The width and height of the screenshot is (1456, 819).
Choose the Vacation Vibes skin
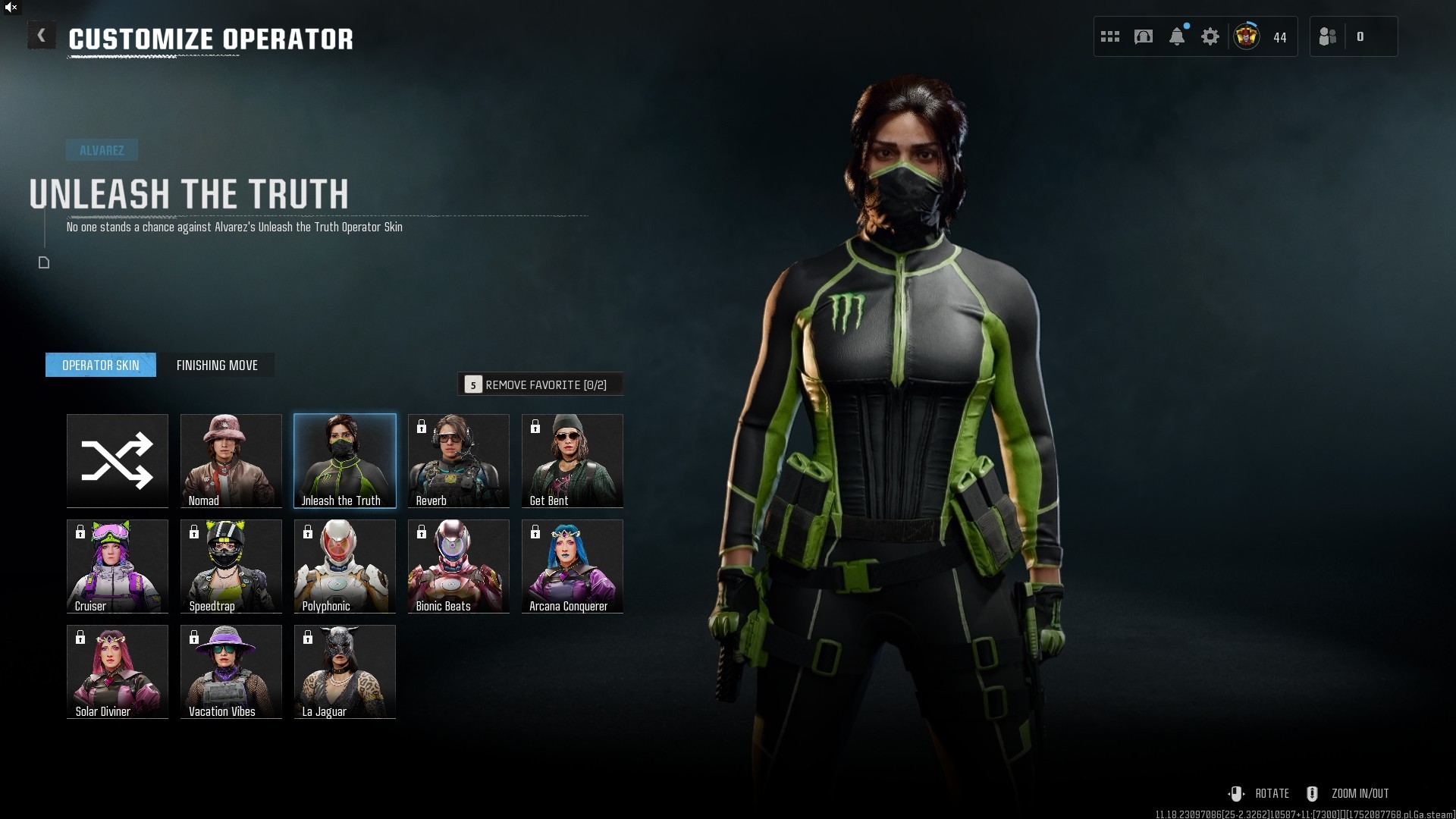pos(231,671)
